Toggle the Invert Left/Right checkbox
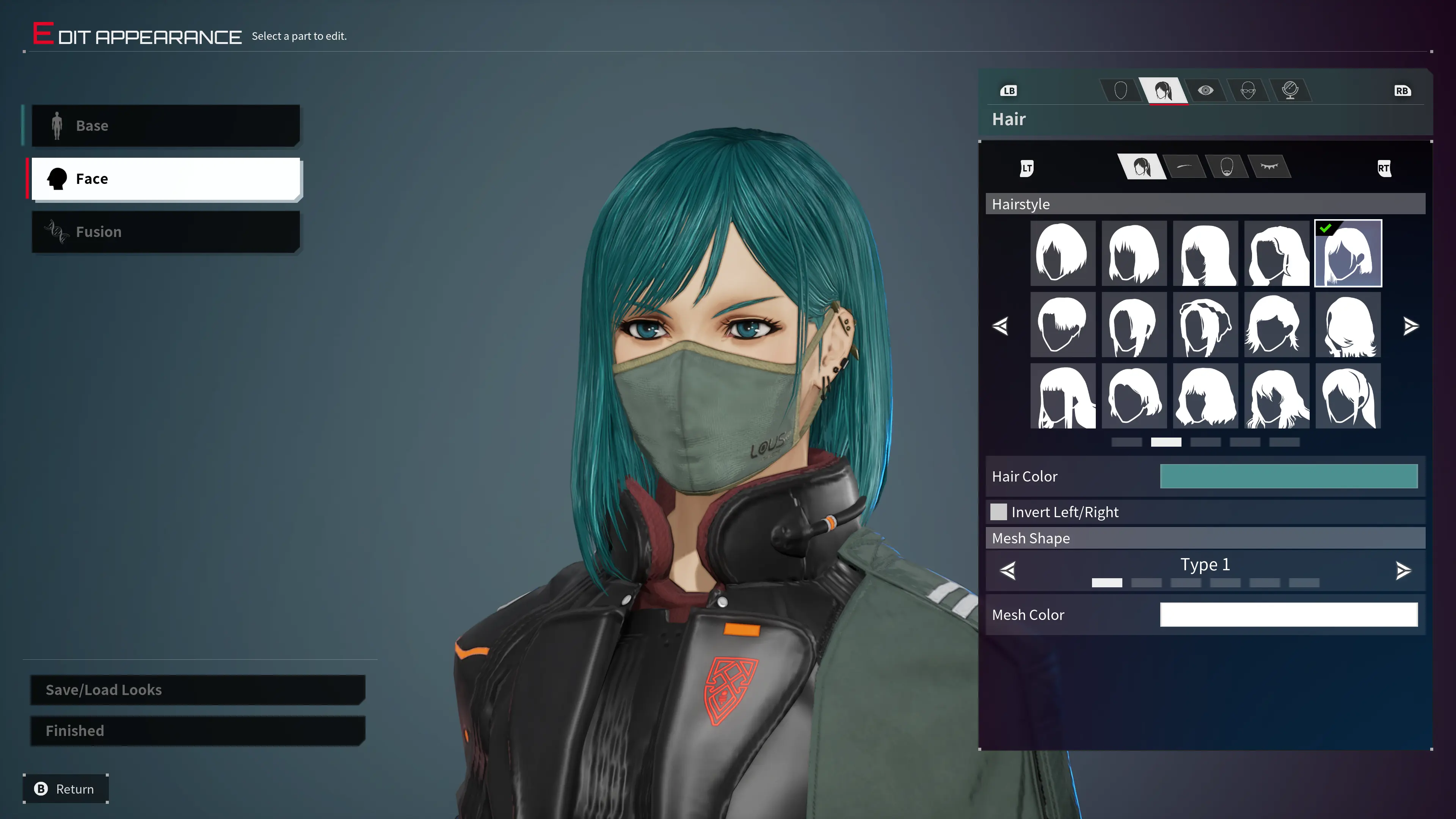This screenshot has width=1456, height=819. tap(999, 512)
